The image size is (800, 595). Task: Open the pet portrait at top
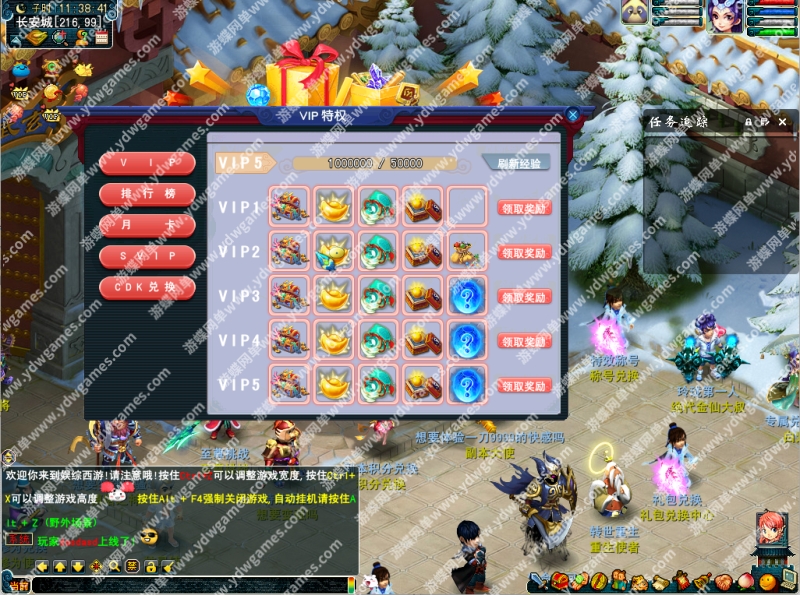[x=635, y=12]
